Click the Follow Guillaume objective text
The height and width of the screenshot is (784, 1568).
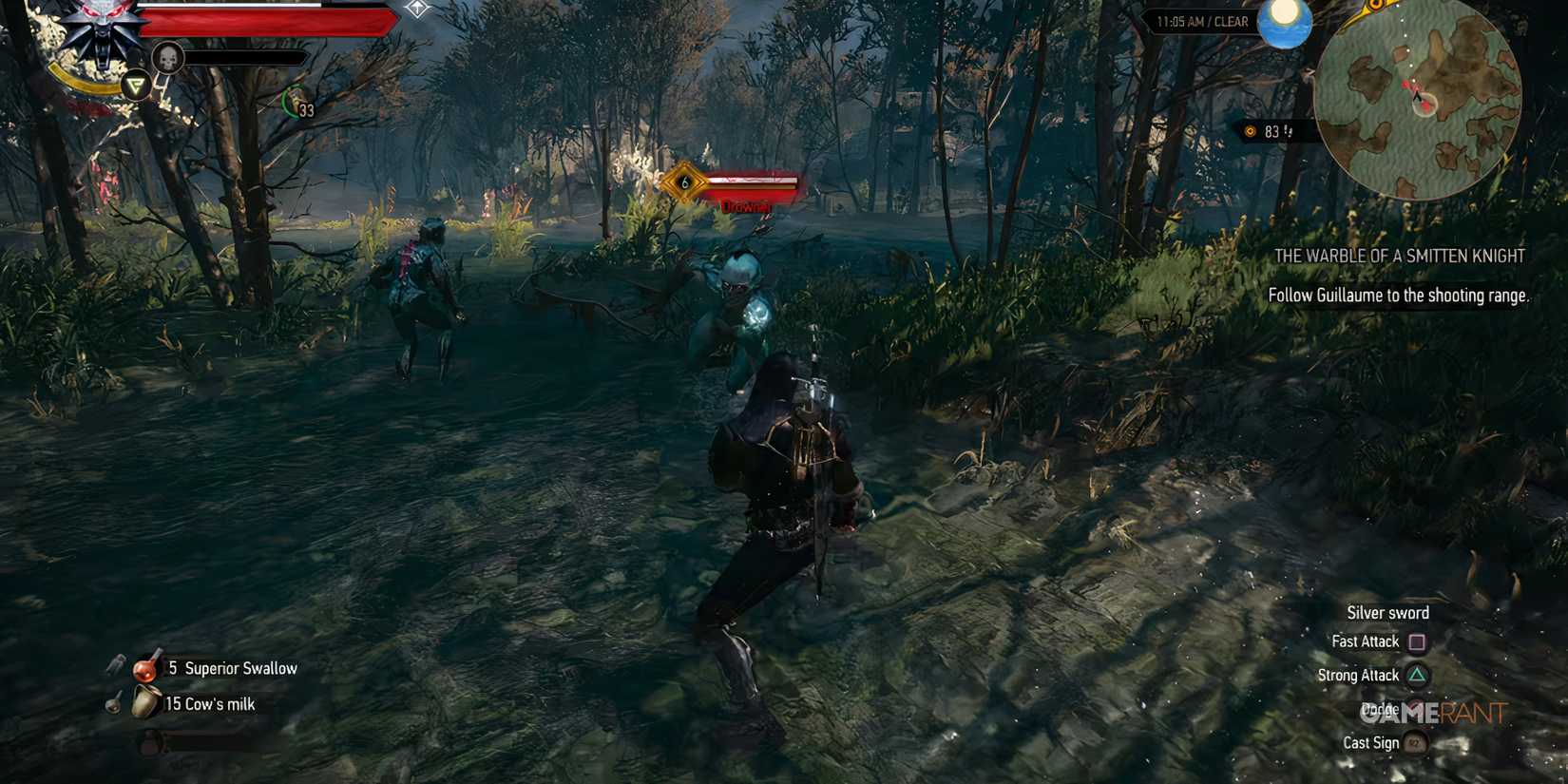1399,296
